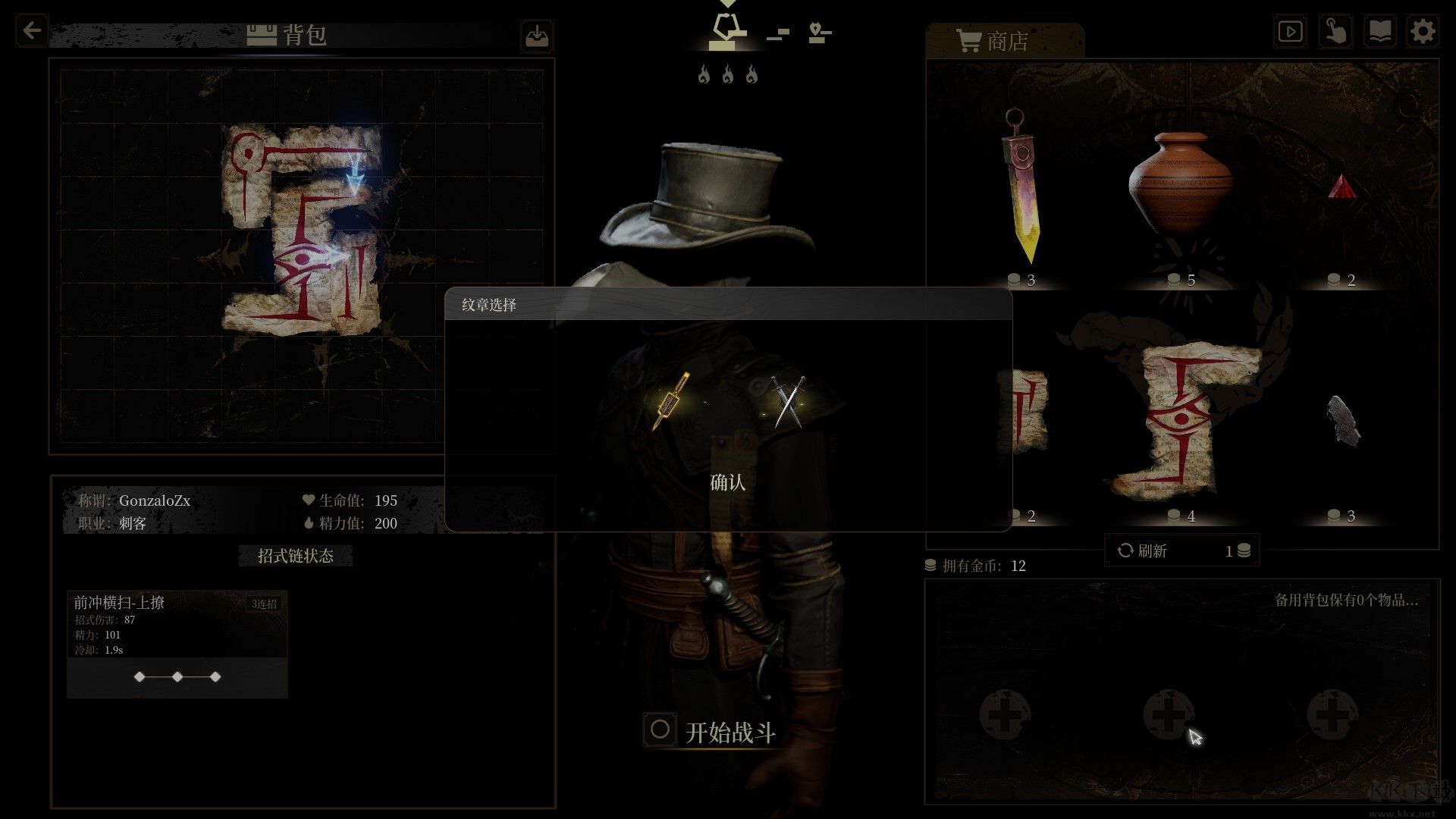The height and width of the screenshot is (819, 1456).
Task: Click the middle node of the combo chain progress
Action: (x=177, y=677)
